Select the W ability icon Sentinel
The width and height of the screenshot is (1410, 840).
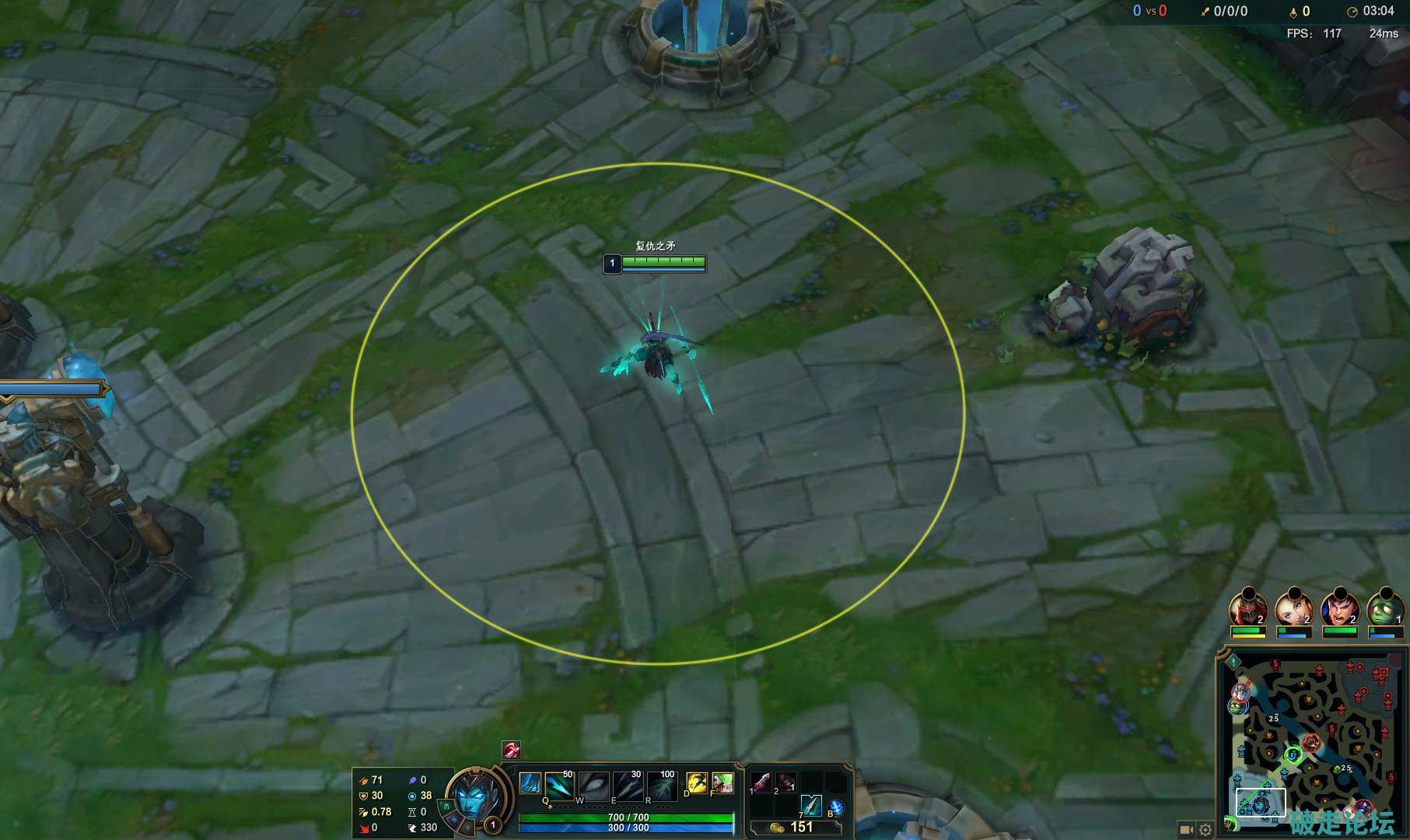point(595,786)
